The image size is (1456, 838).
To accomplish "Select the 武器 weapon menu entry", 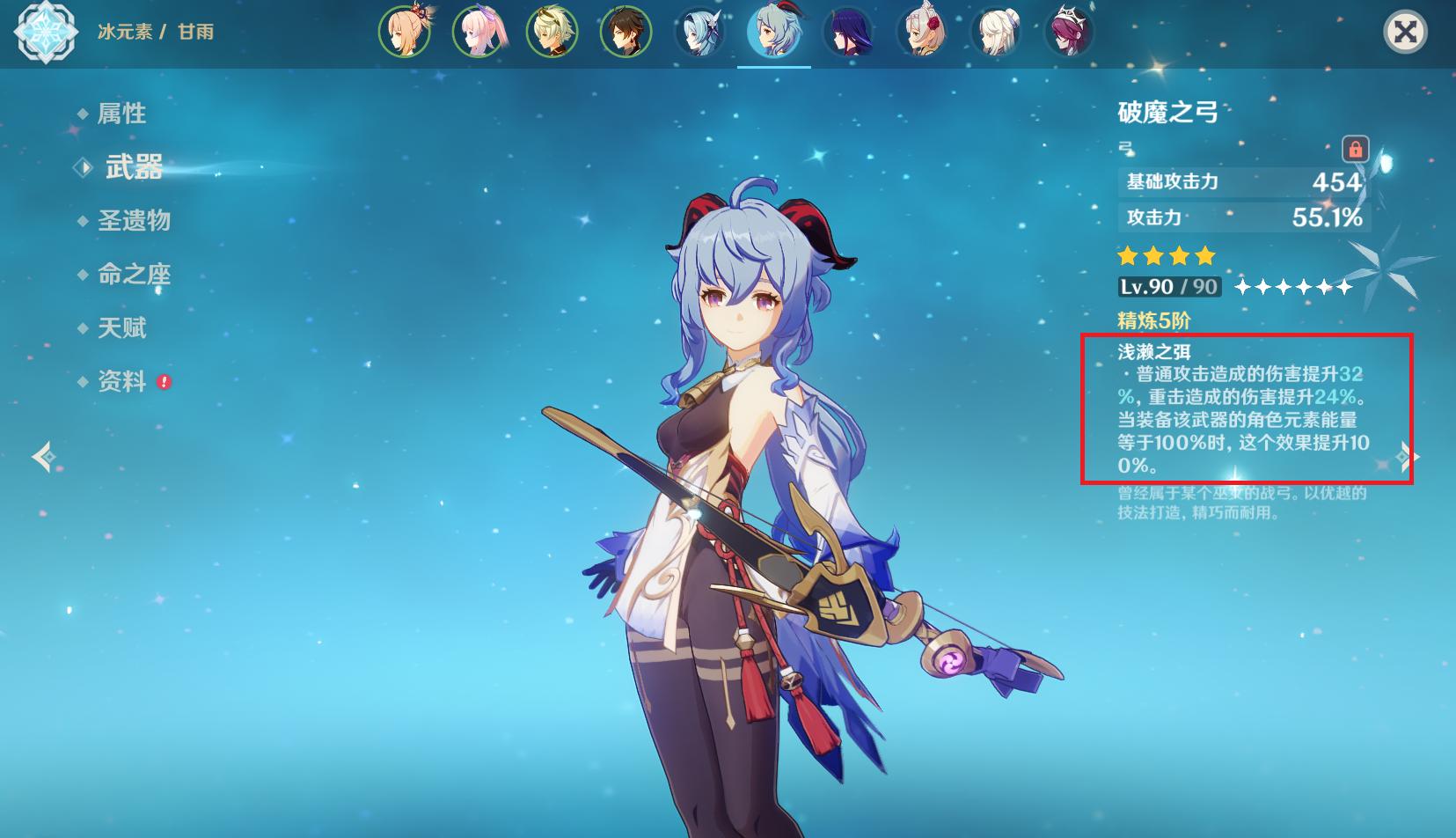I will (x=134, y=167).
